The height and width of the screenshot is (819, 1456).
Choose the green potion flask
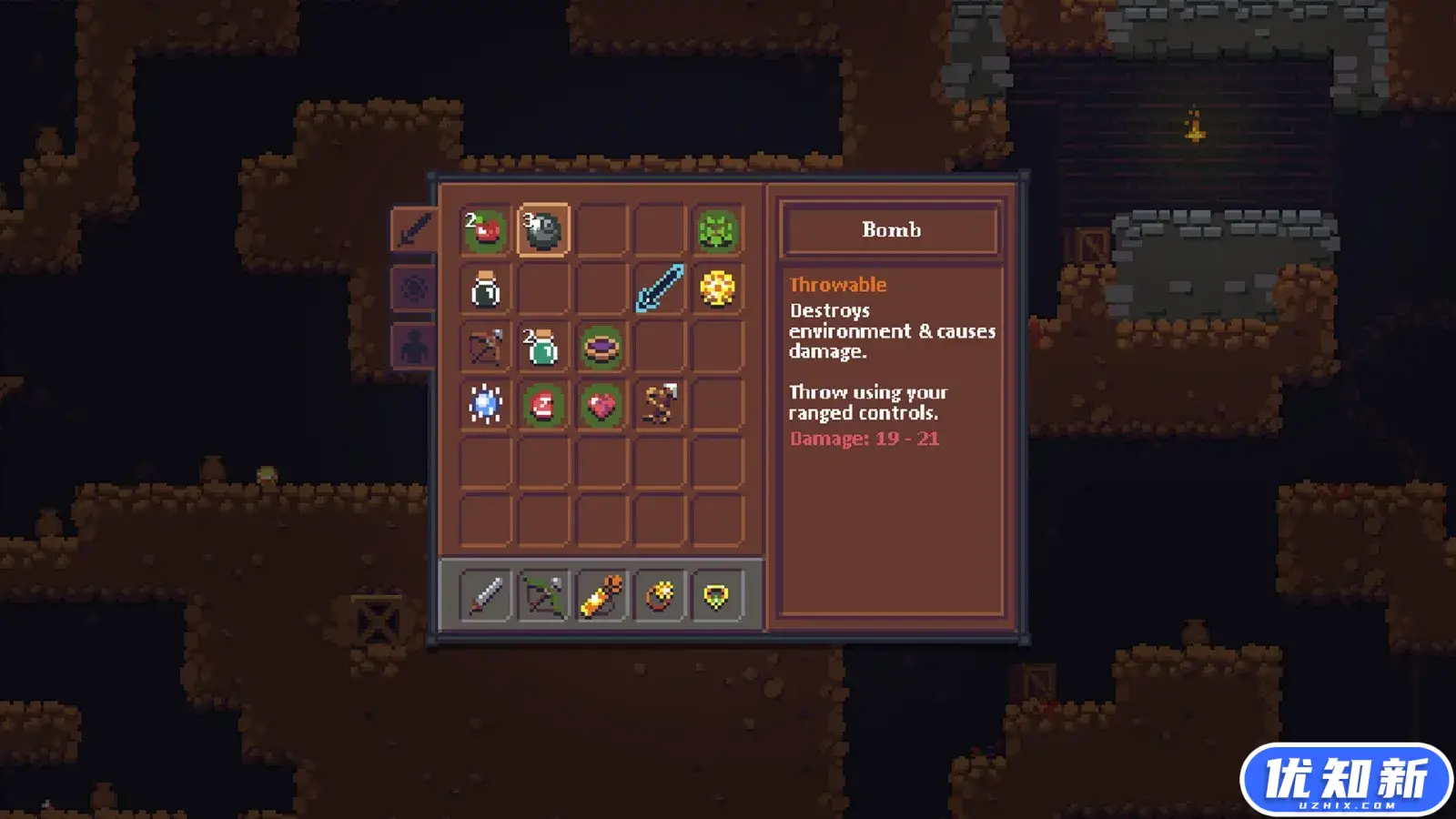(543, 348)
